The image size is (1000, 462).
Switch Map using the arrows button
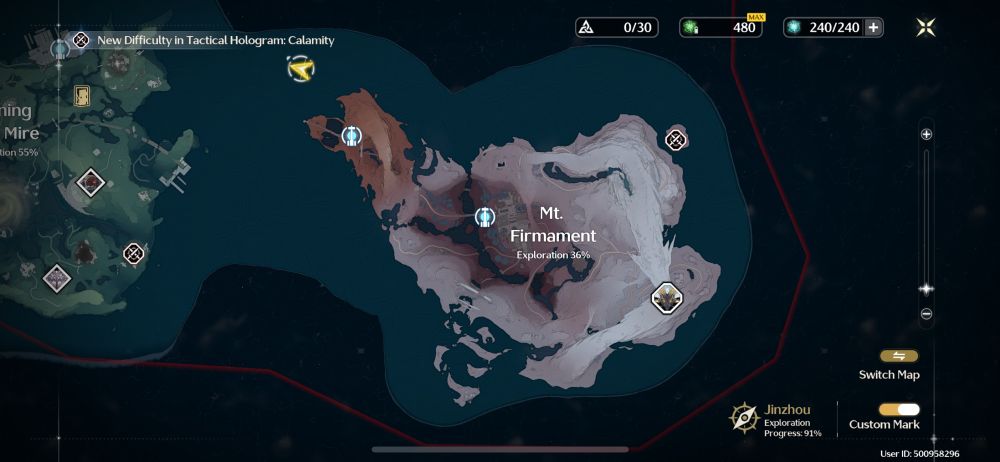[x=898, y=356]
